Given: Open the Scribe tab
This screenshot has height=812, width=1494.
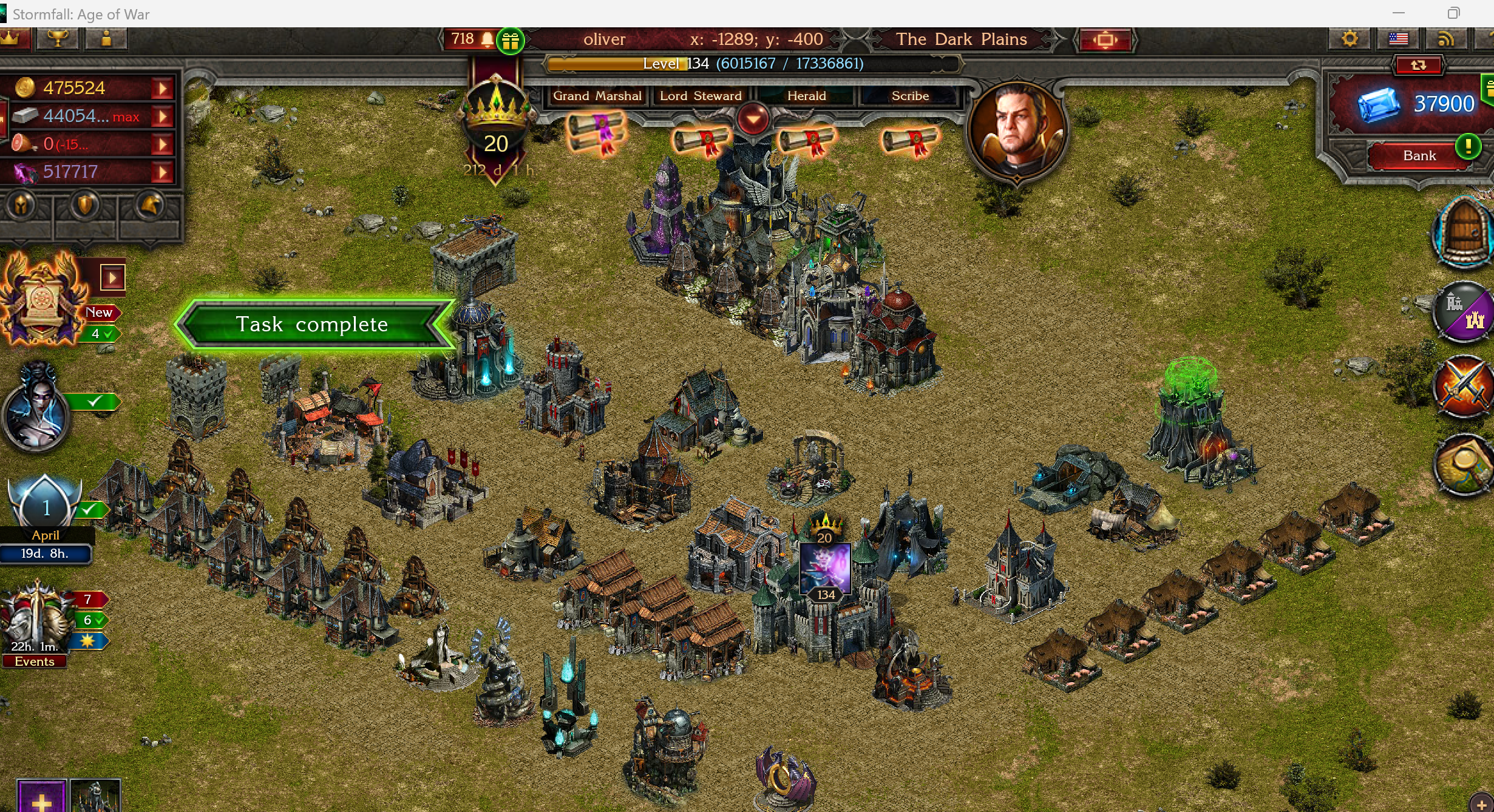Looking at the screenshot, I should click(909, 96).
